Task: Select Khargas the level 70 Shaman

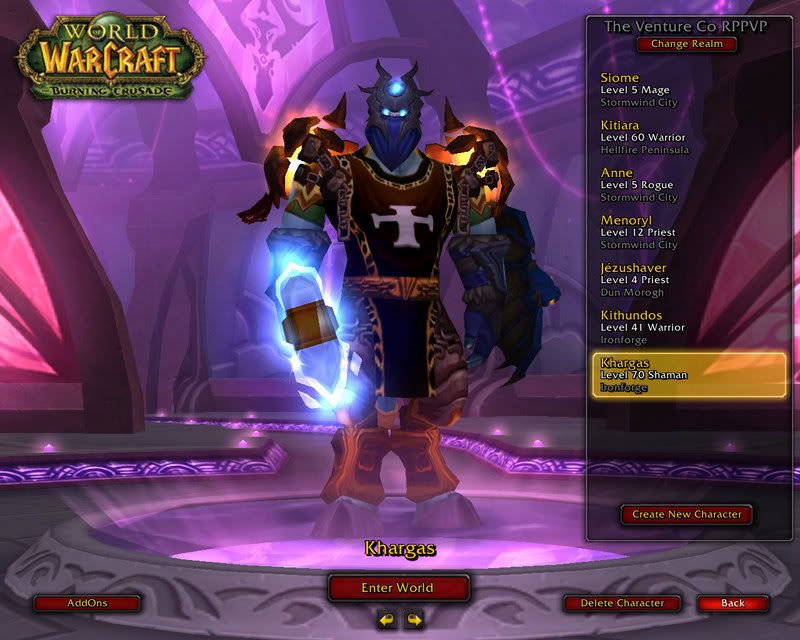Action: coord(686,374)
